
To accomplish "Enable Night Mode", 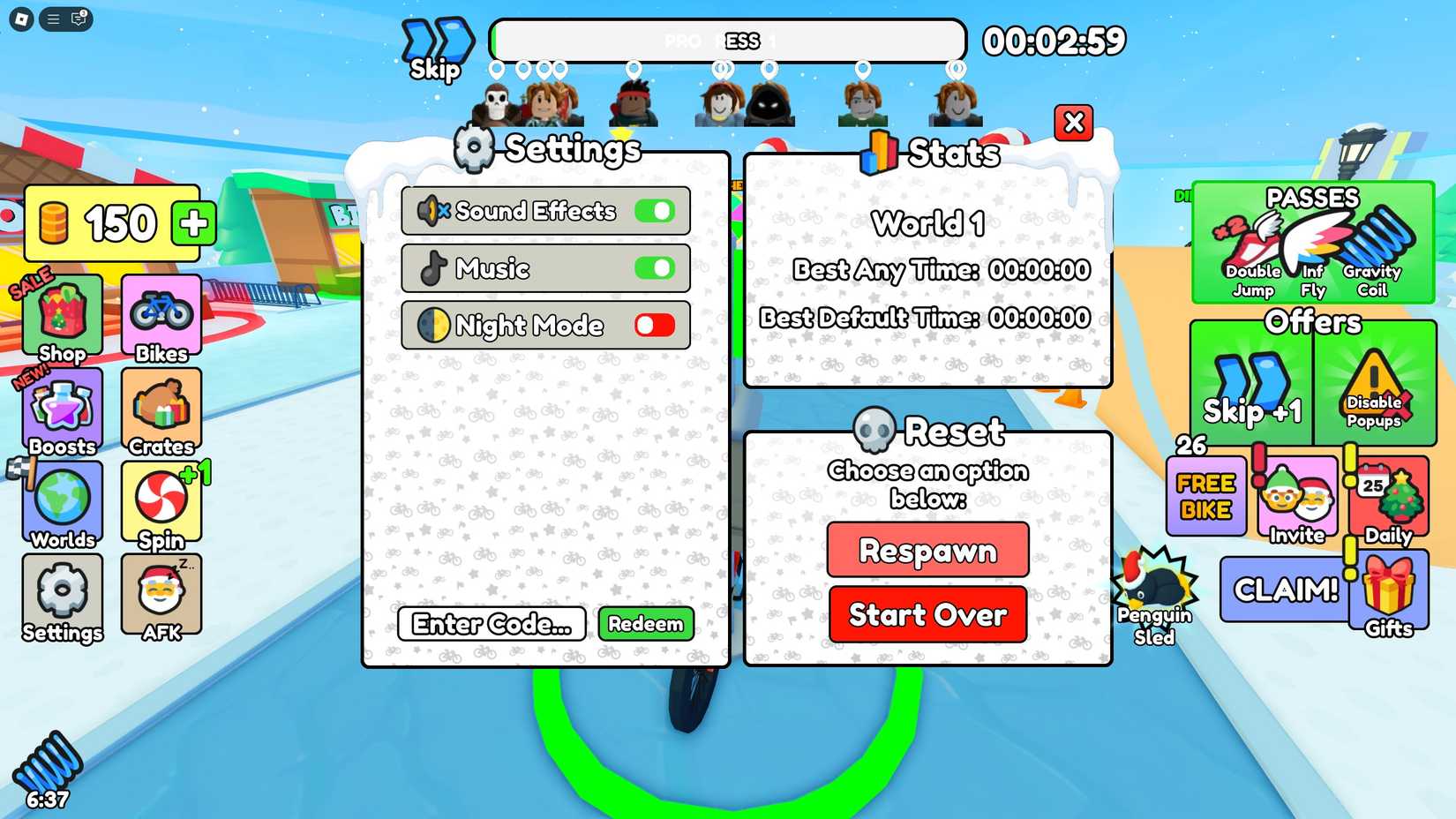I will [654, 325].
